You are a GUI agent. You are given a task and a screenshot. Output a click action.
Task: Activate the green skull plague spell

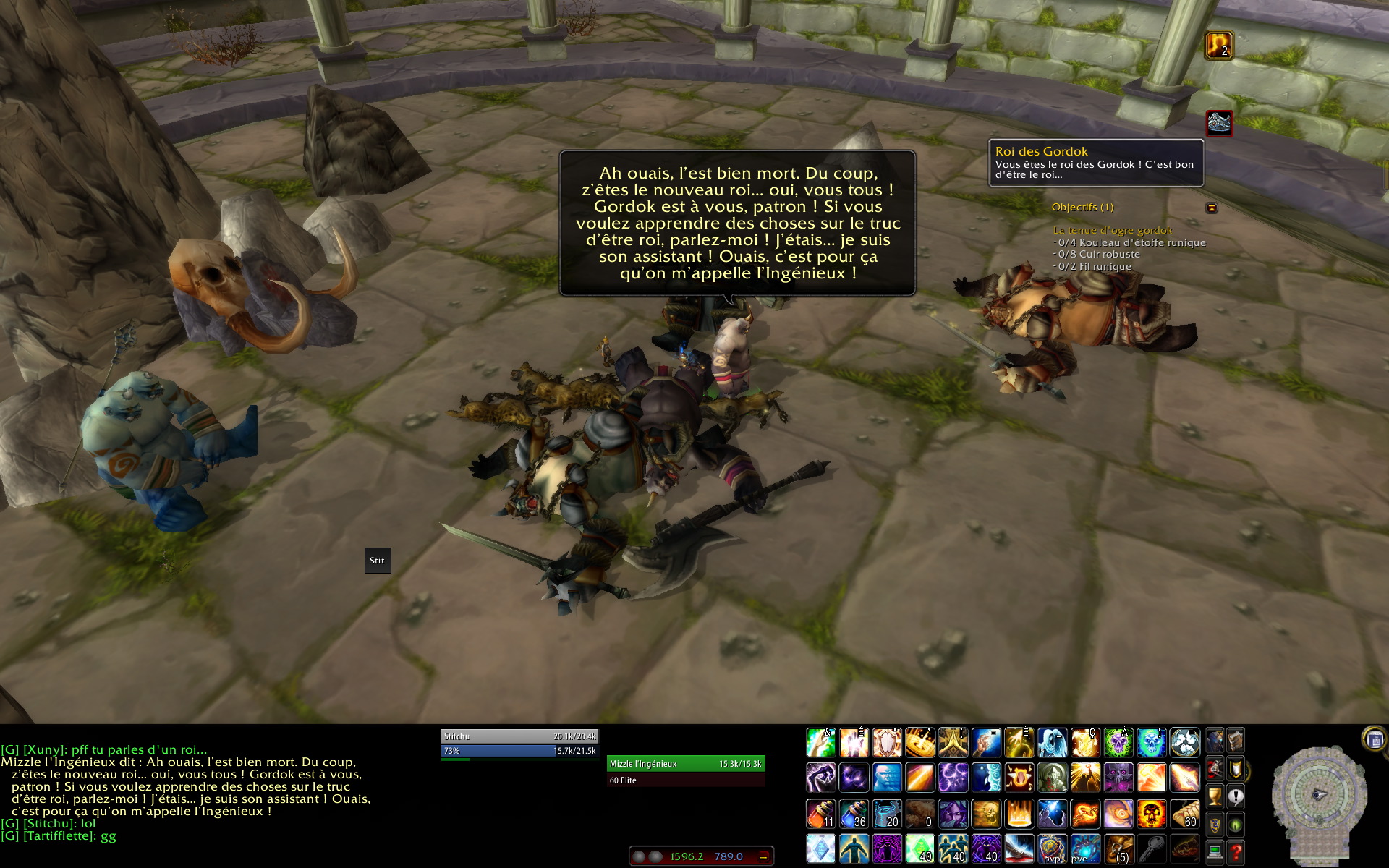[1118, 743]
